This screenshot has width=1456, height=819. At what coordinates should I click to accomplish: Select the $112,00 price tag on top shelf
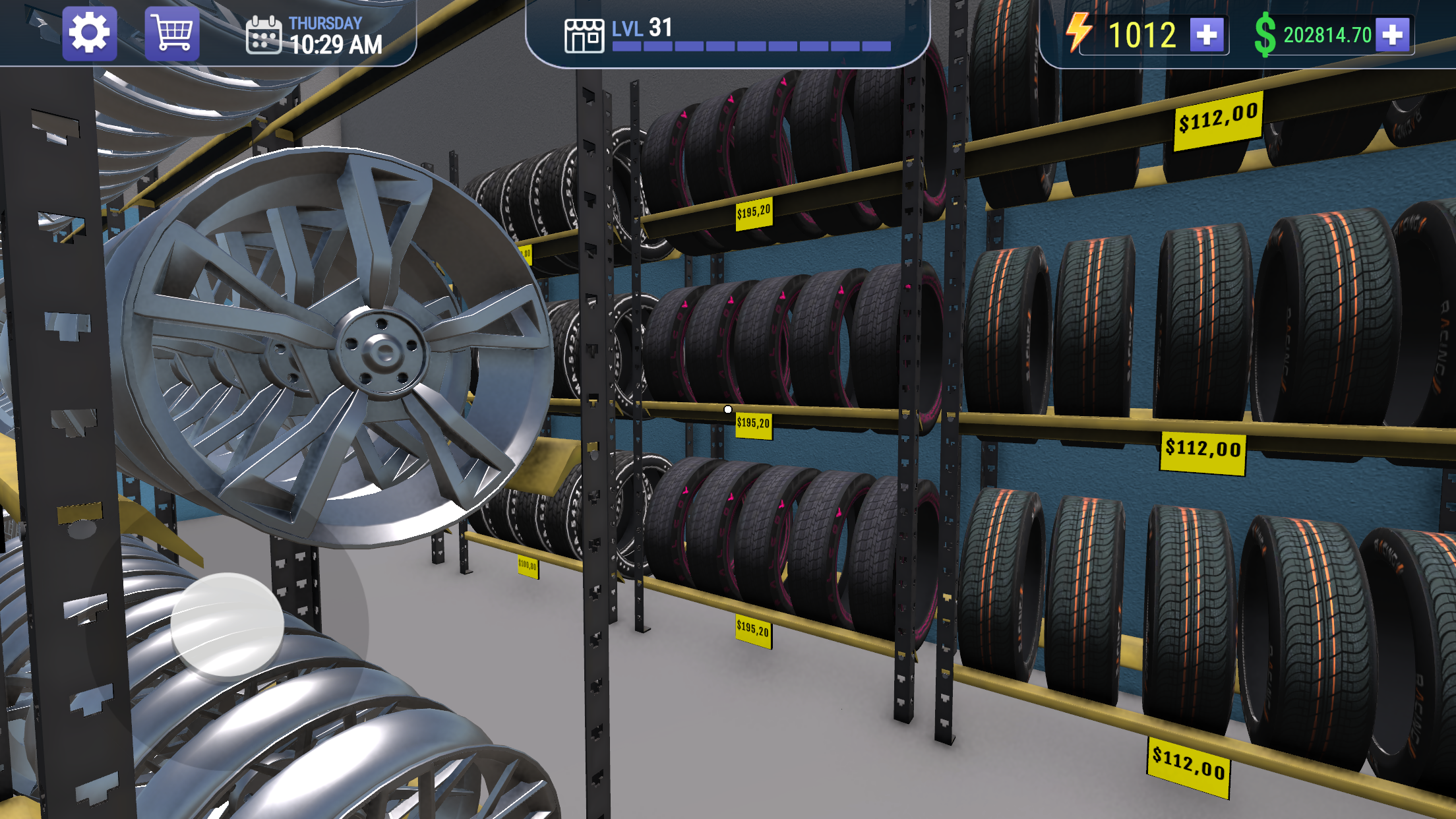pos(1217,121)
